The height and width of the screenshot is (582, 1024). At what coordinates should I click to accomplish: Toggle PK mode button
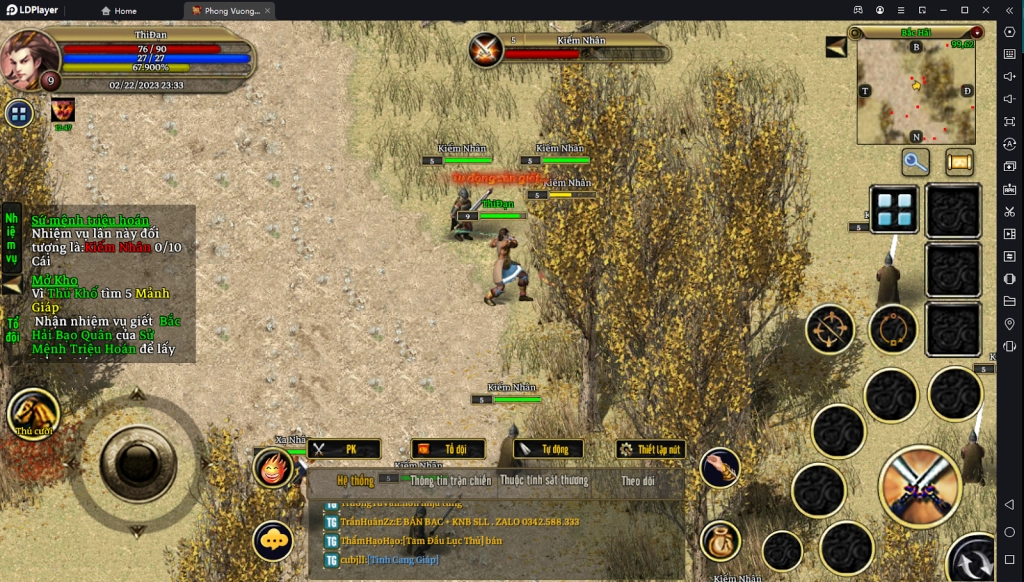click(x=344, y=450)
